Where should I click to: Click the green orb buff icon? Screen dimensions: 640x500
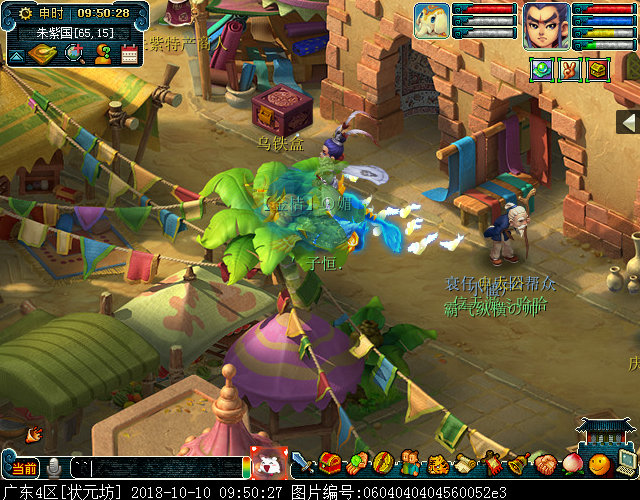click(541, 70)
